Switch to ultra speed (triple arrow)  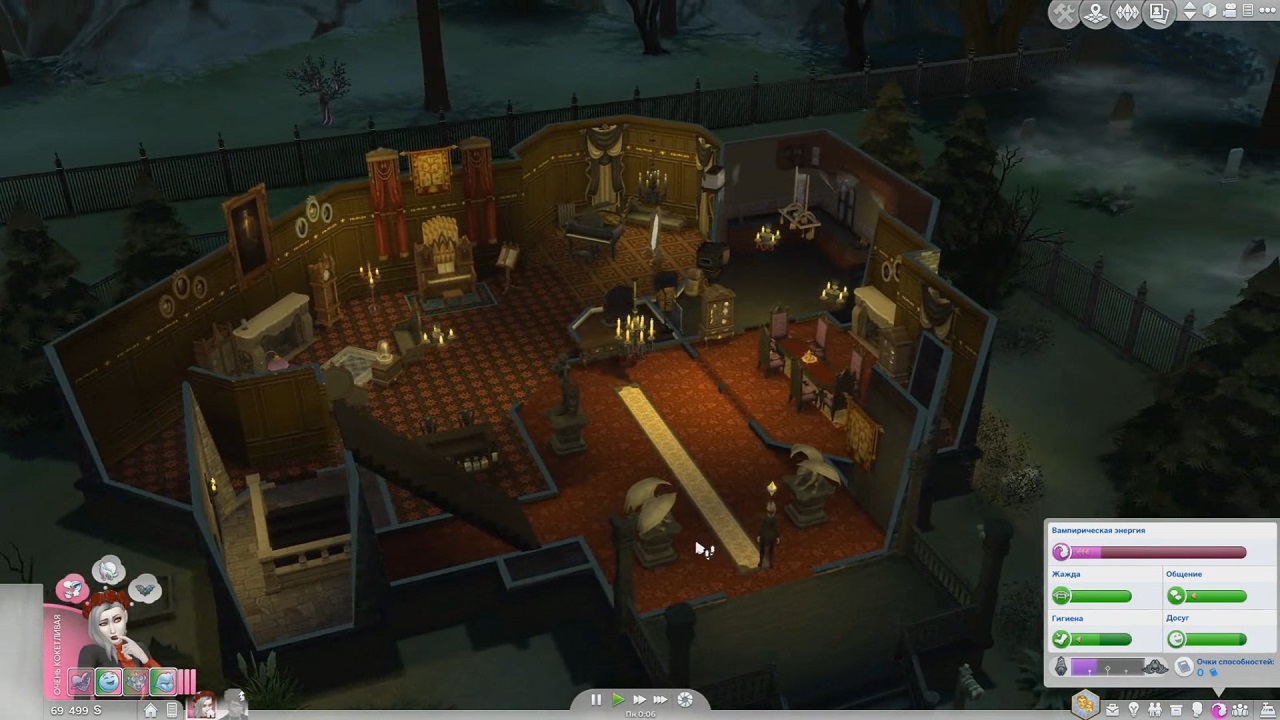click(661, 700)
